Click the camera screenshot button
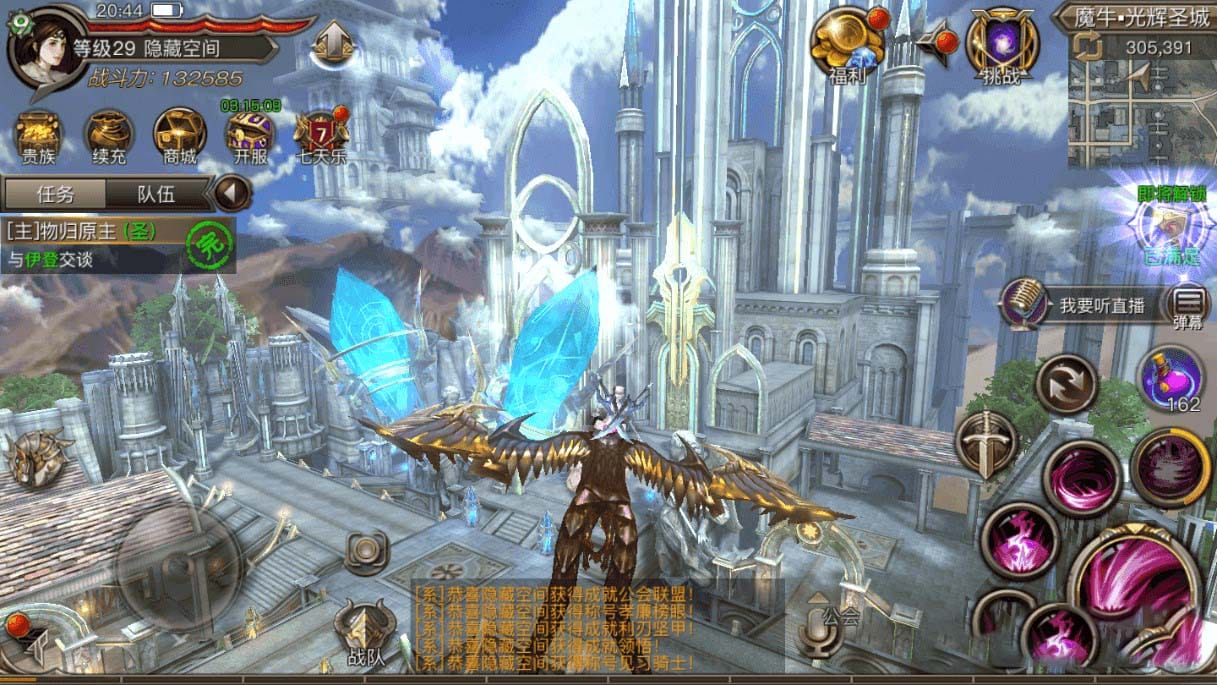 (366, 551)
